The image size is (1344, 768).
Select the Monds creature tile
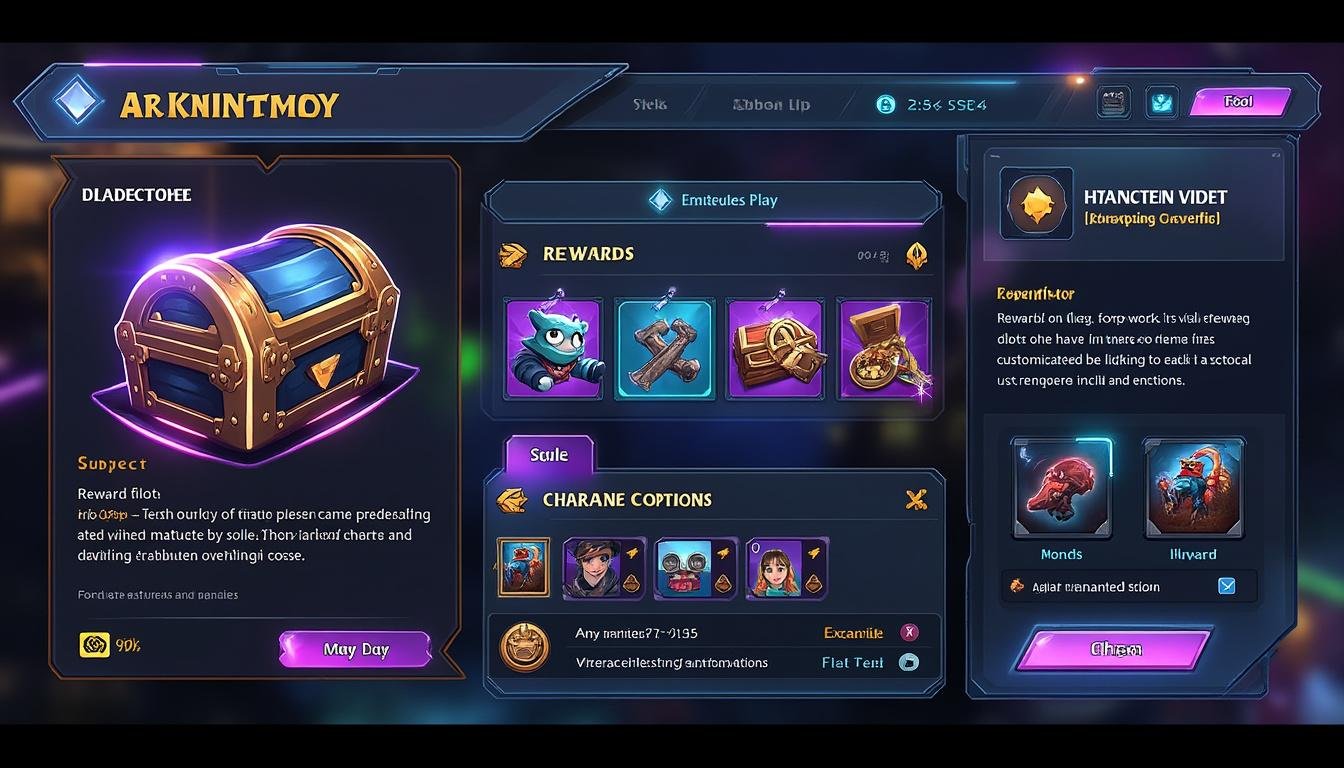pyautogui.click(x=1061, y=488)
